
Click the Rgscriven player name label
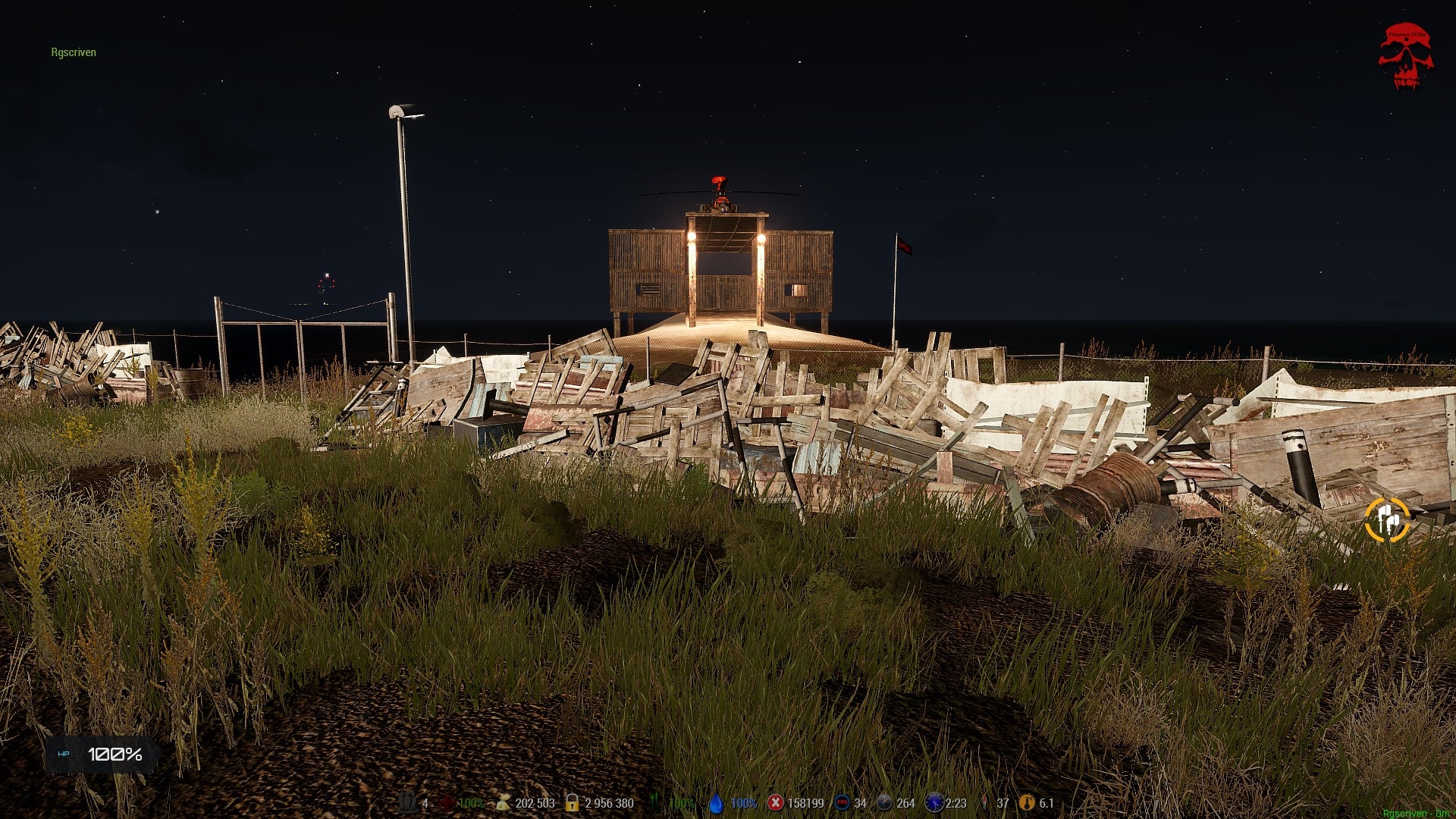[74, 52]
